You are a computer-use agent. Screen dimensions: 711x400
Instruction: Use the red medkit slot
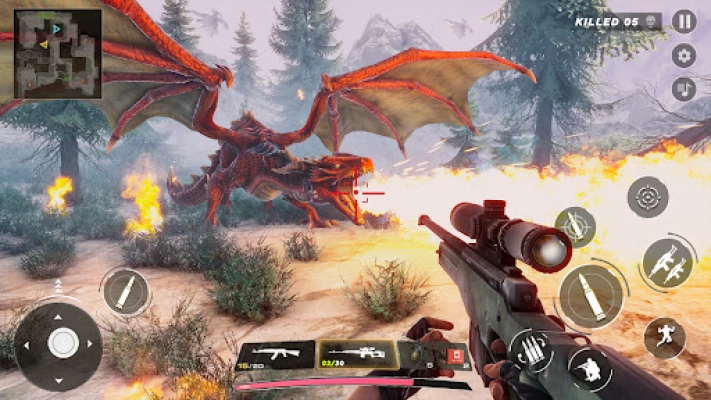click(x=457, y=355)
